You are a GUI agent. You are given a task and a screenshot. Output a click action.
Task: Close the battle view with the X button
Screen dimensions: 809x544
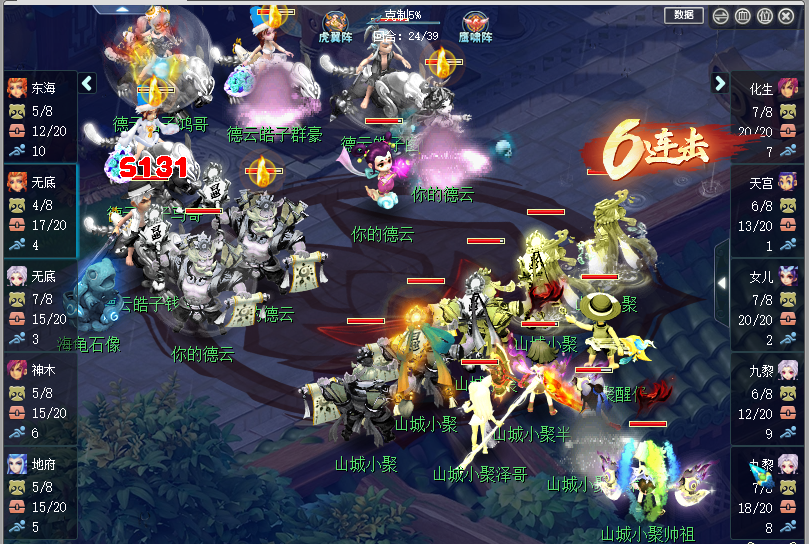[787, 16]
